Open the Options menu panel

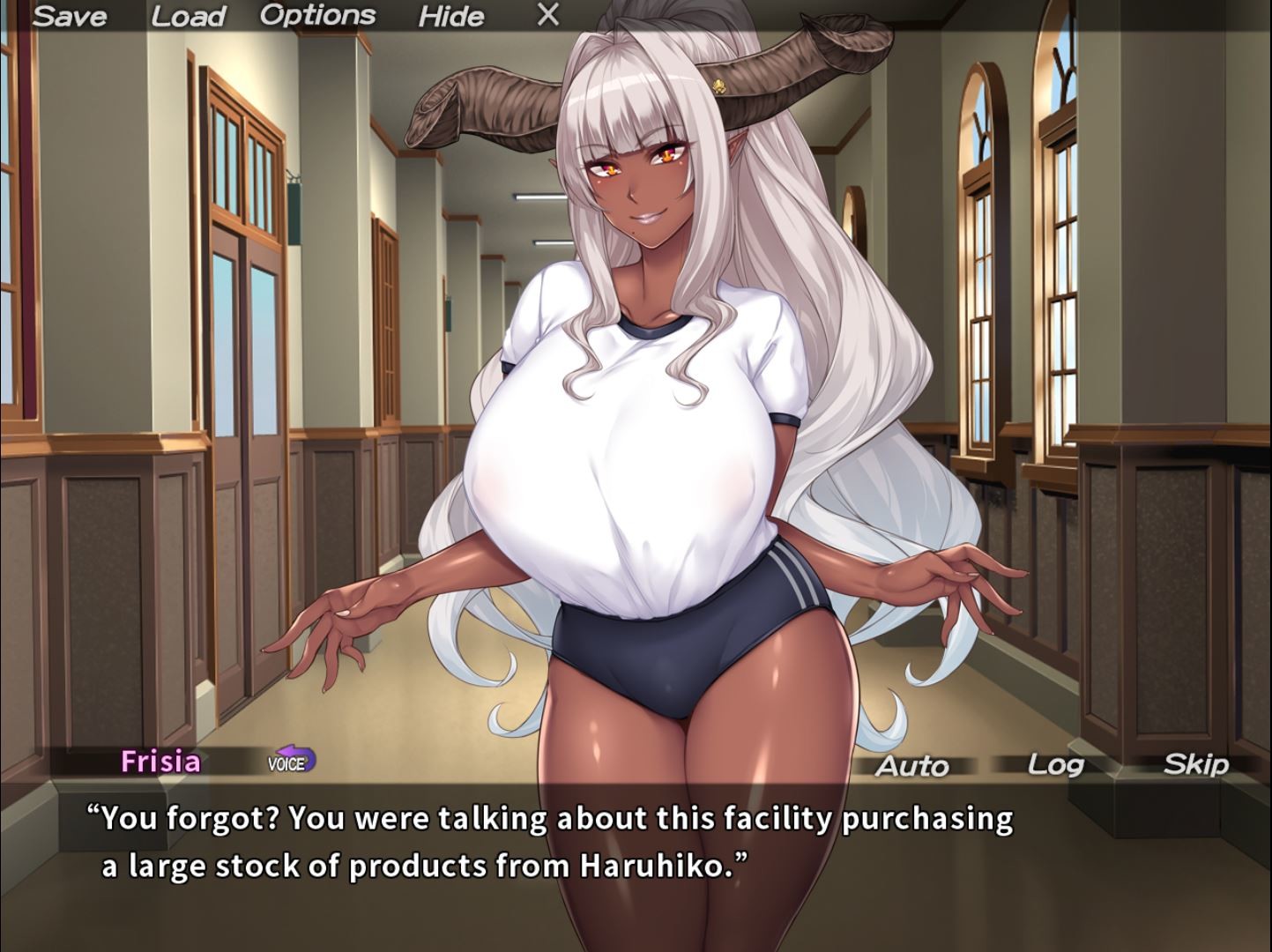click(318, 13)
